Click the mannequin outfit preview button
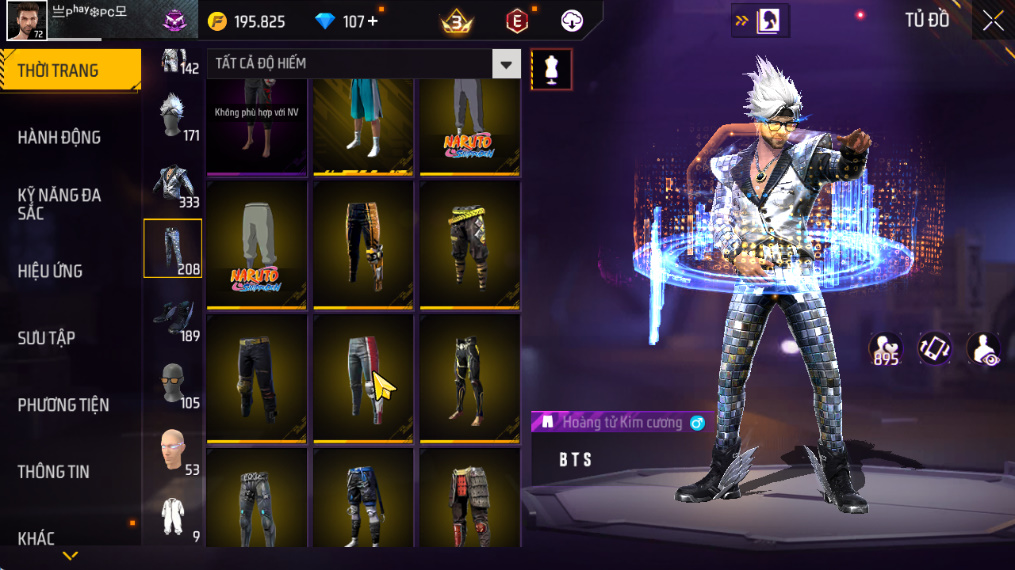The height and width of the screenshot is (570, 1015). tap(551, 68)
